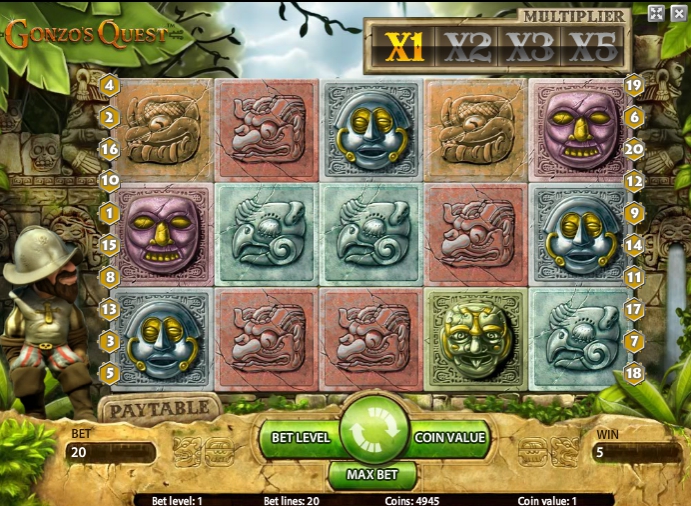Image resolution: width=691 pixels, height=506 pixels.
Task: Select bet line marker 16
Action: 110,149
